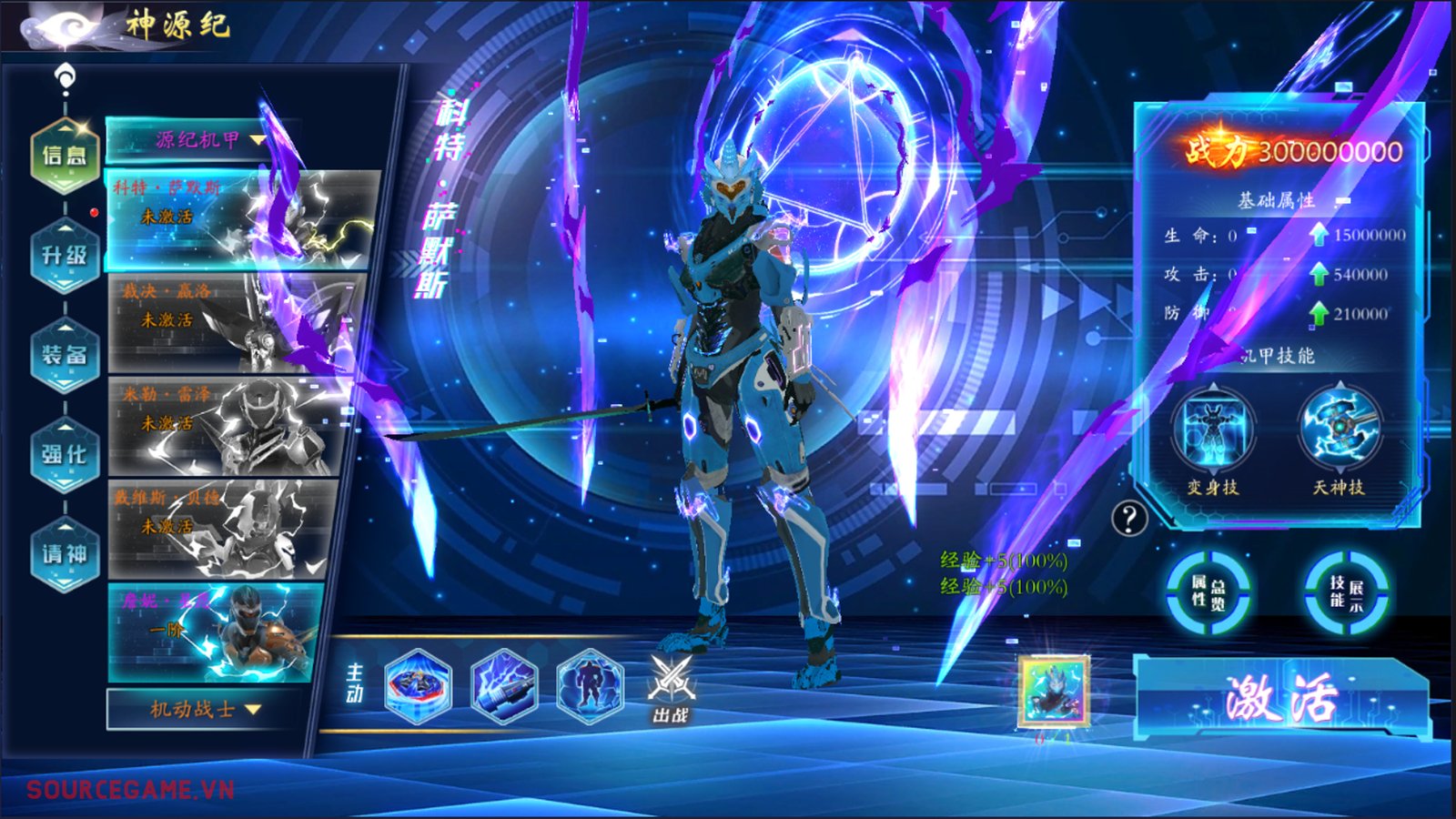This screenshot has height=819, width=1456.
Task: Open the question mark help button
Action: coord(1129,519)
